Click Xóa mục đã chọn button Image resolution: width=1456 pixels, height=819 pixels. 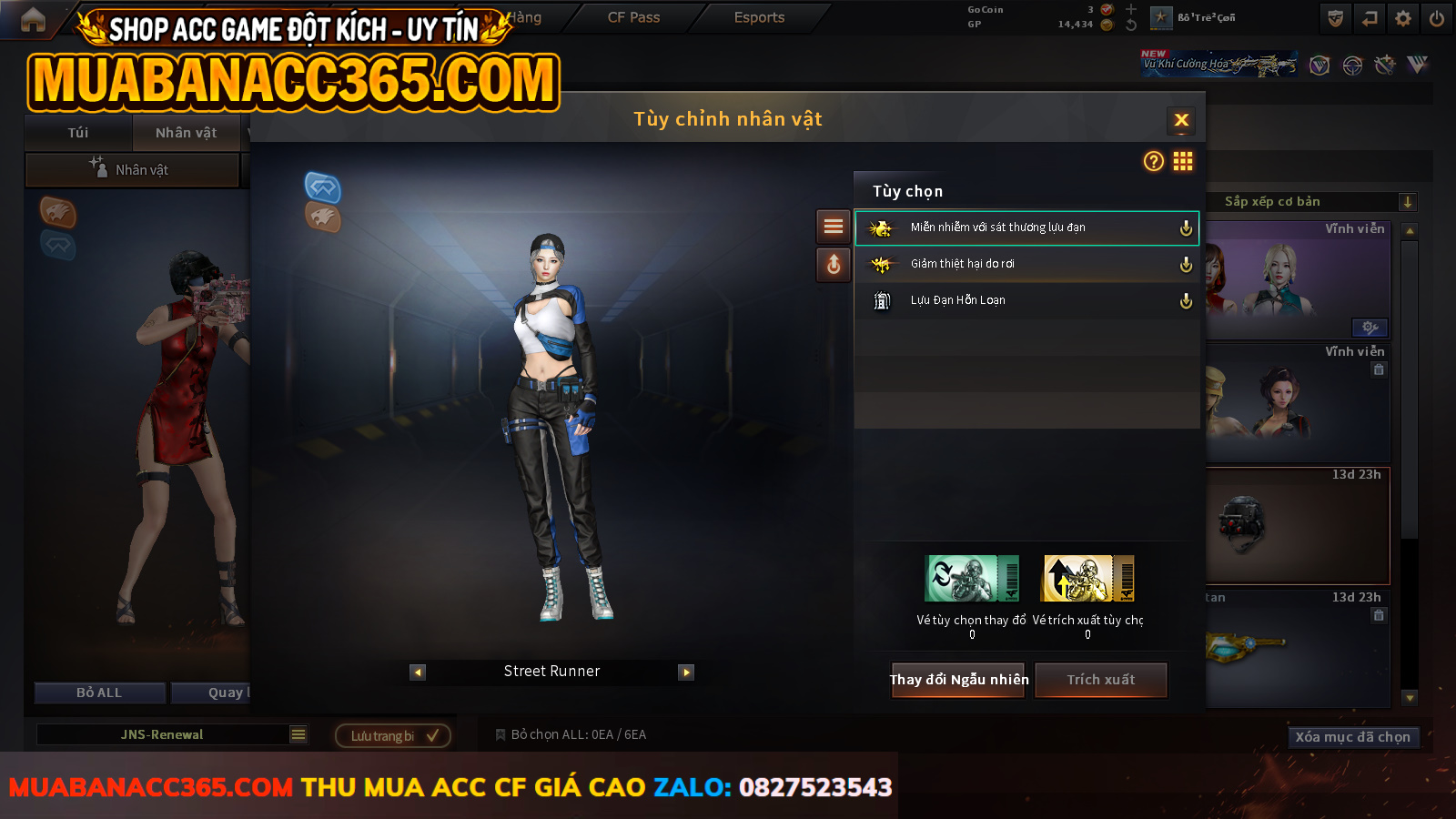1352,737
